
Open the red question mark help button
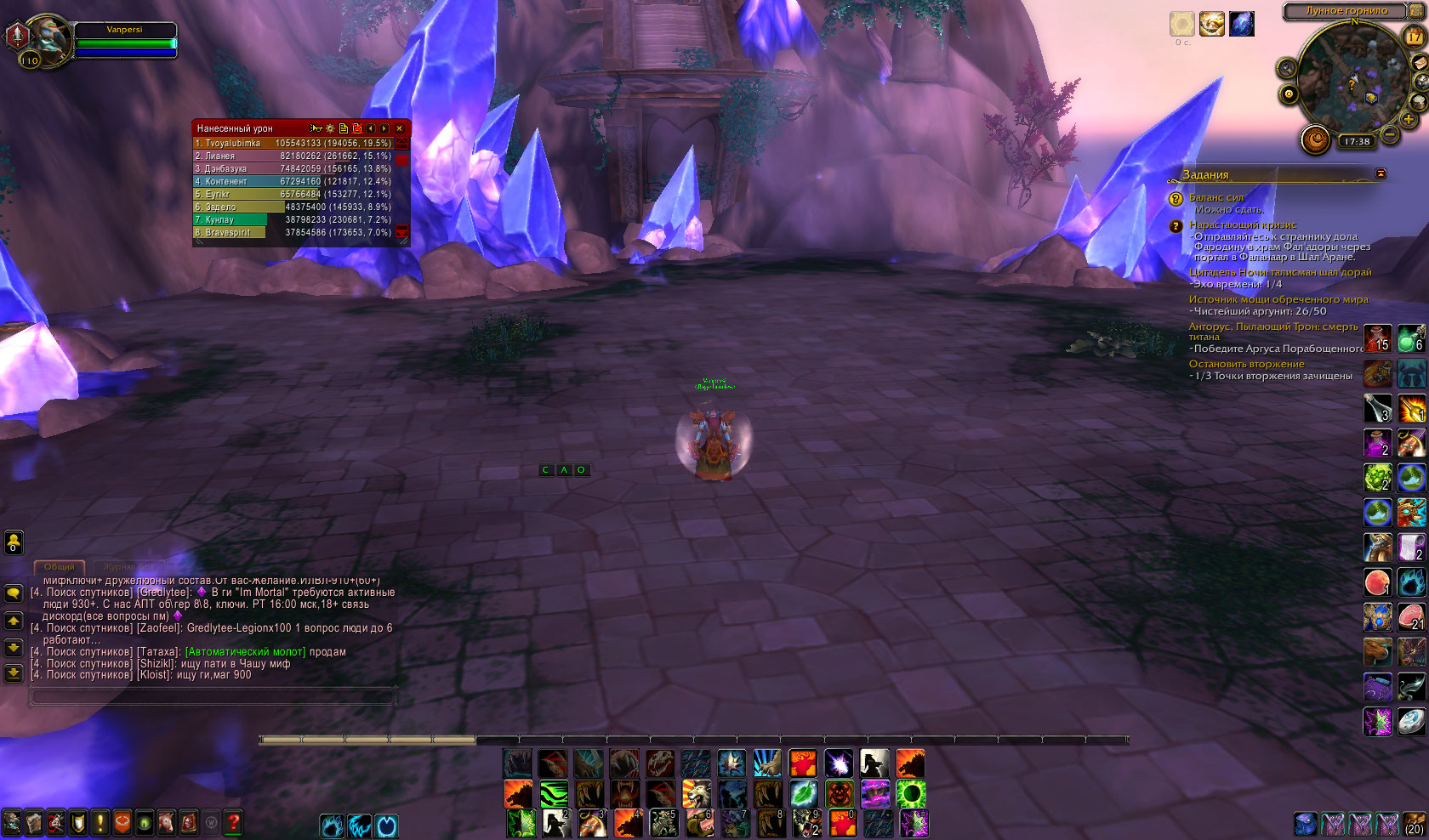[232, 822]
